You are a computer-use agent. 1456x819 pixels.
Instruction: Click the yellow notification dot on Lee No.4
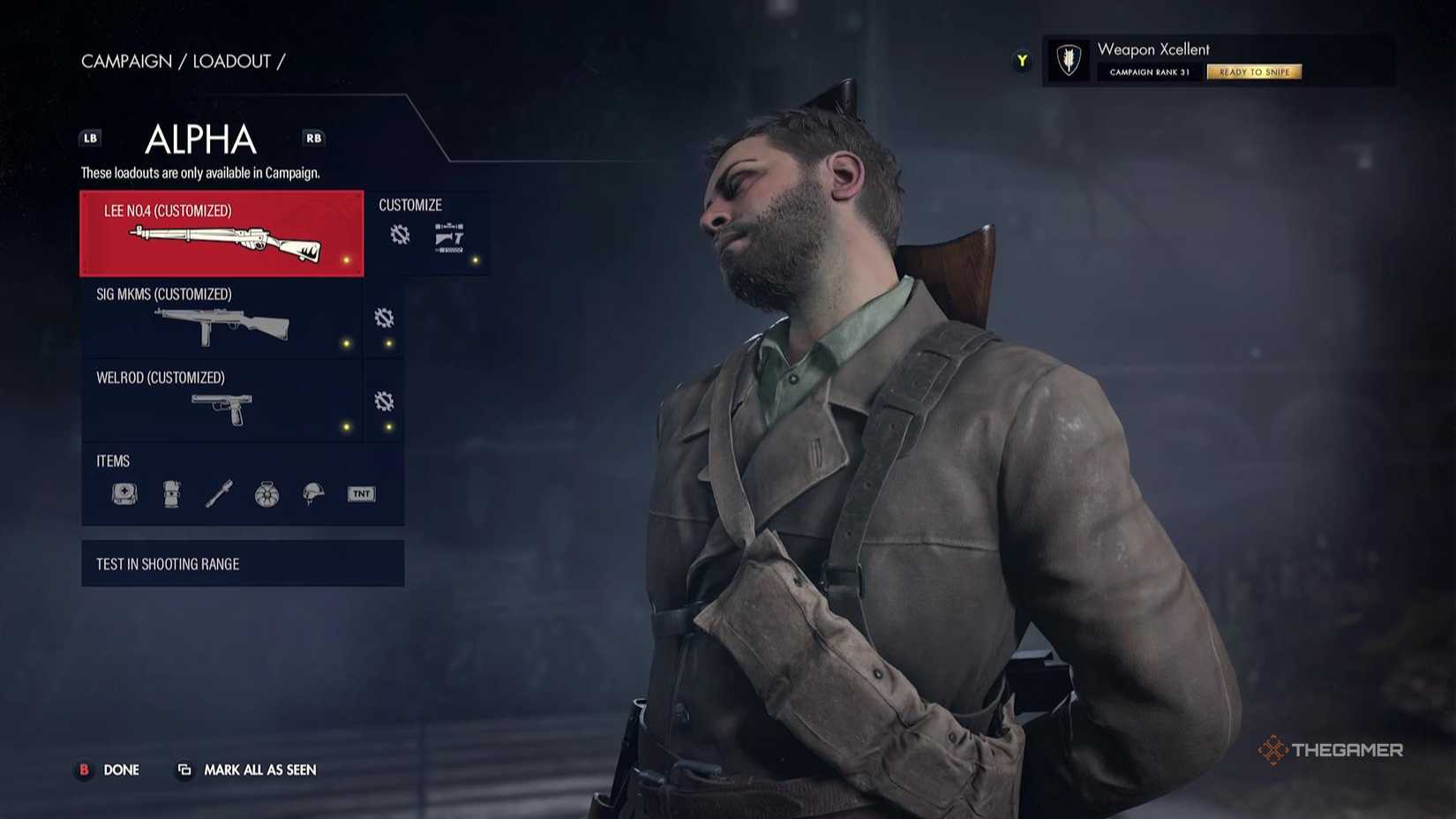[344, 259]
